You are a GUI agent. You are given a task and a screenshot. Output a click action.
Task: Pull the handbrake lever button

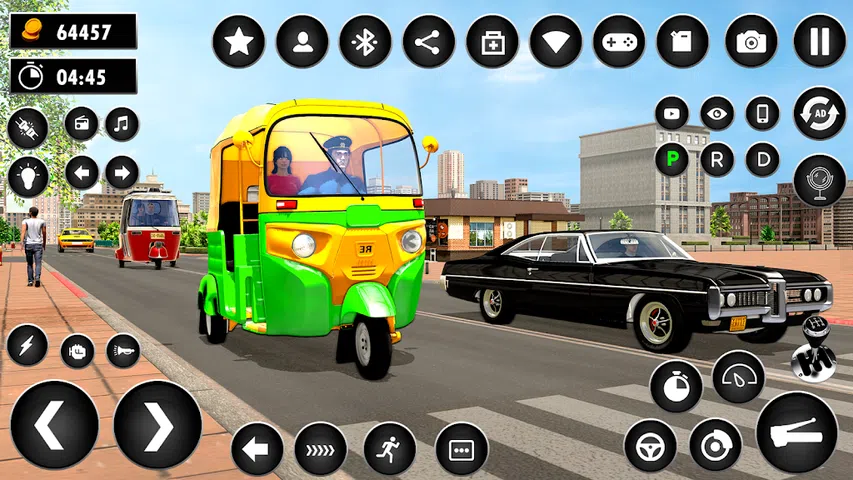point(796,431)
